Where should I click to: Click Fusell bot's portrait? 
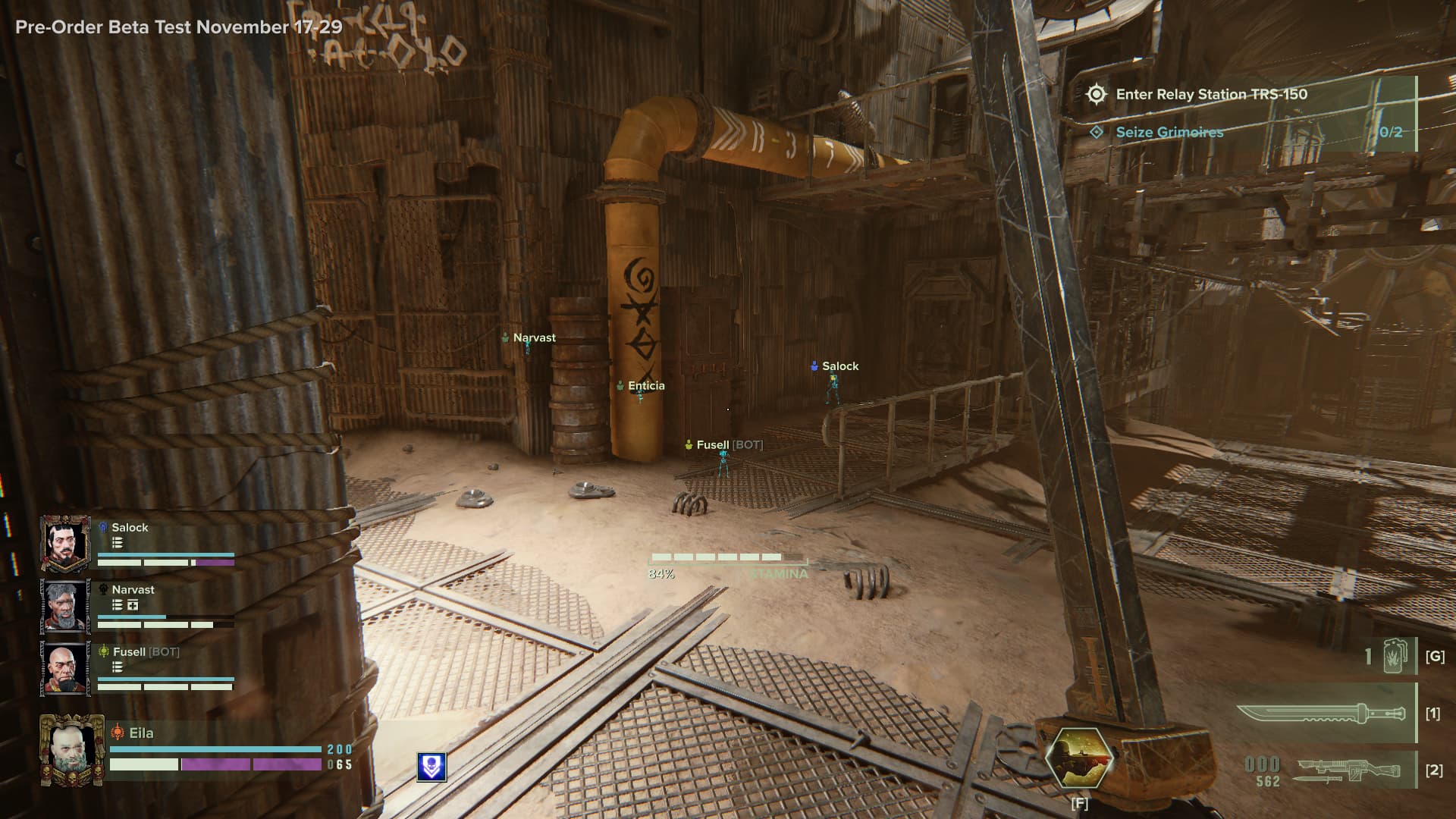[65, 668]
